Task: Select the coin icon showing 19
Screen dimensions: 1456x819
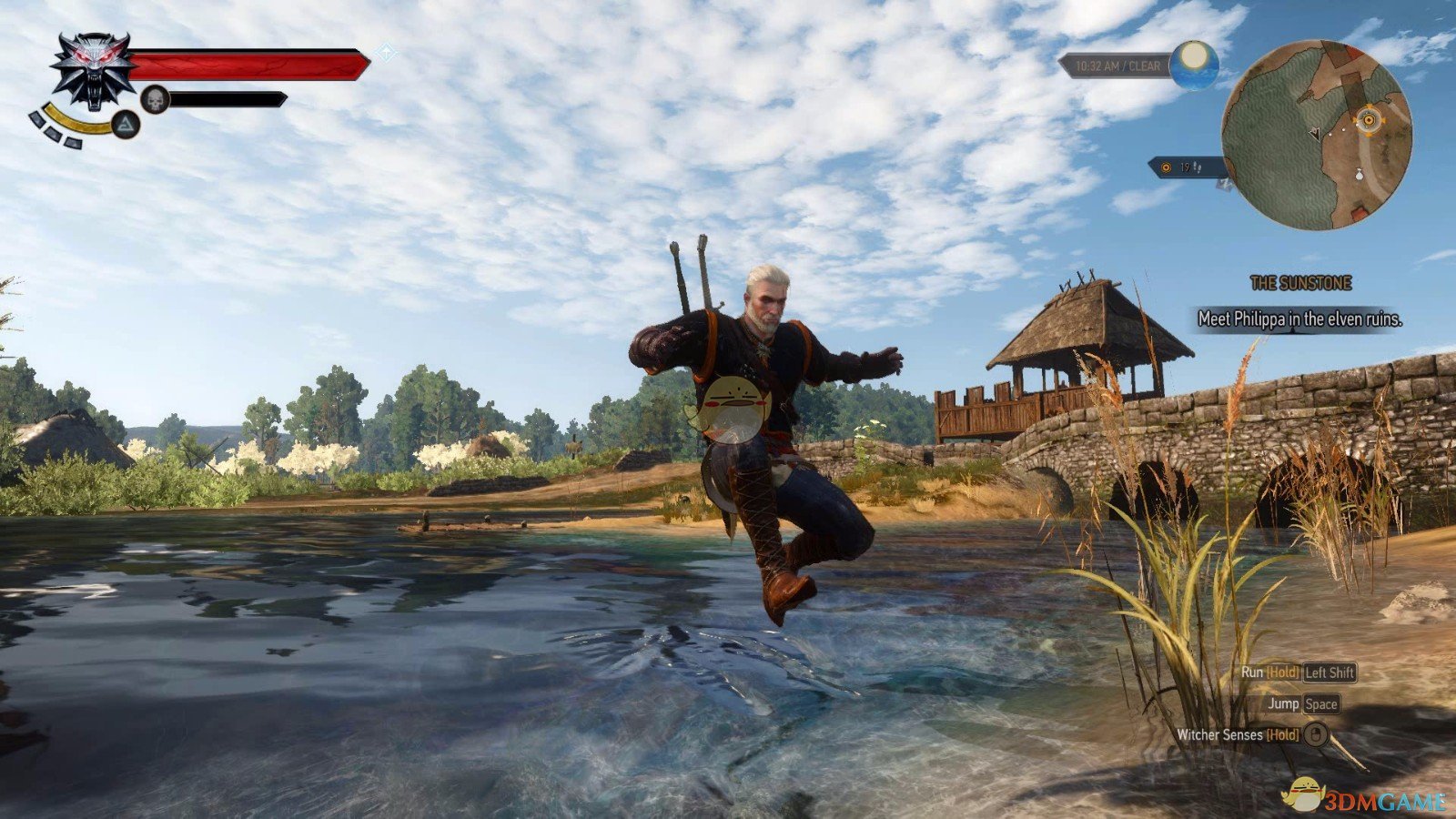Action: click(x=1165, y=168)
